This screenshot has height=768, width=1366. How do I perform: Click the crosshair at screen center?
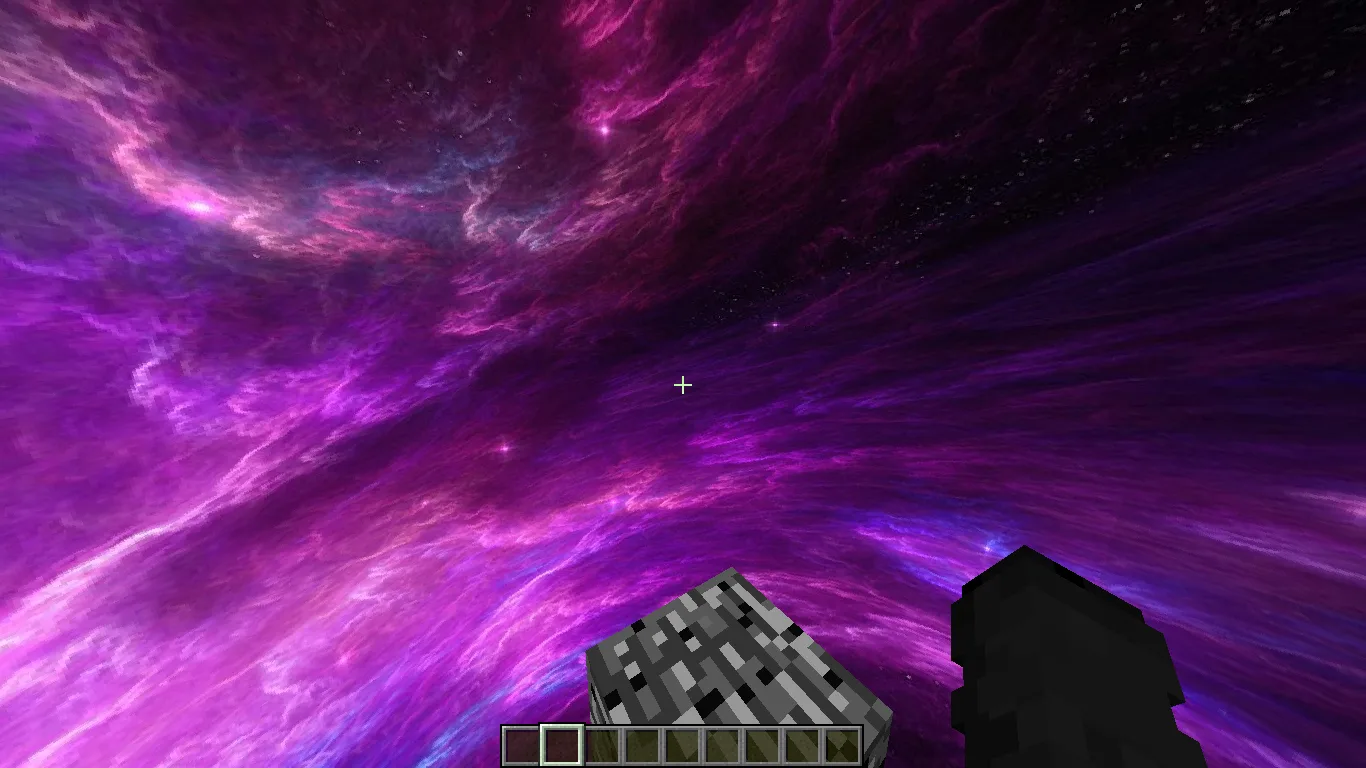(x=683, y=384)
